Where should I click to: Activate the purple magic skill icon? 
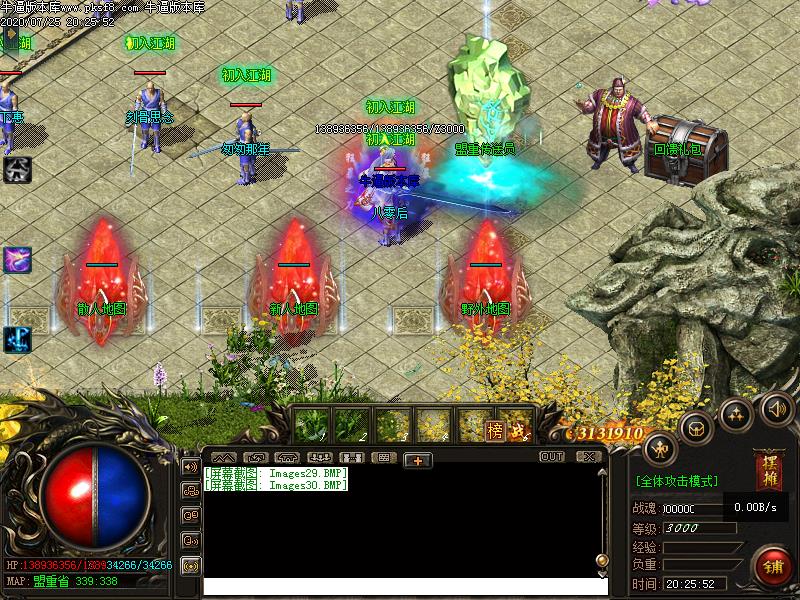coord(17,260)
